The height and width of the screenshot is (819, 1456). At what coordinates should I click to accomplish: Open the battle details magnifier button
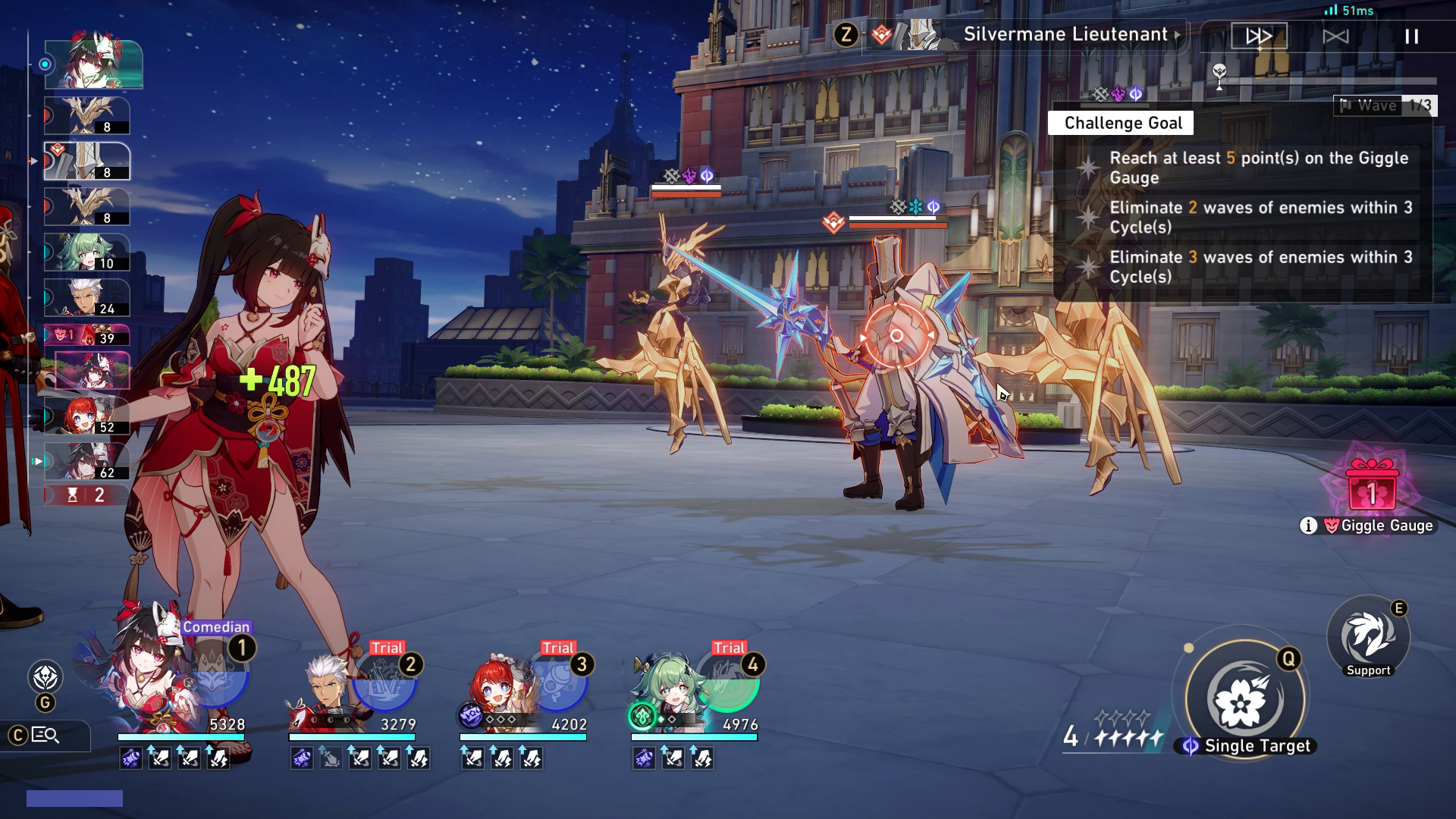[45, 735]
